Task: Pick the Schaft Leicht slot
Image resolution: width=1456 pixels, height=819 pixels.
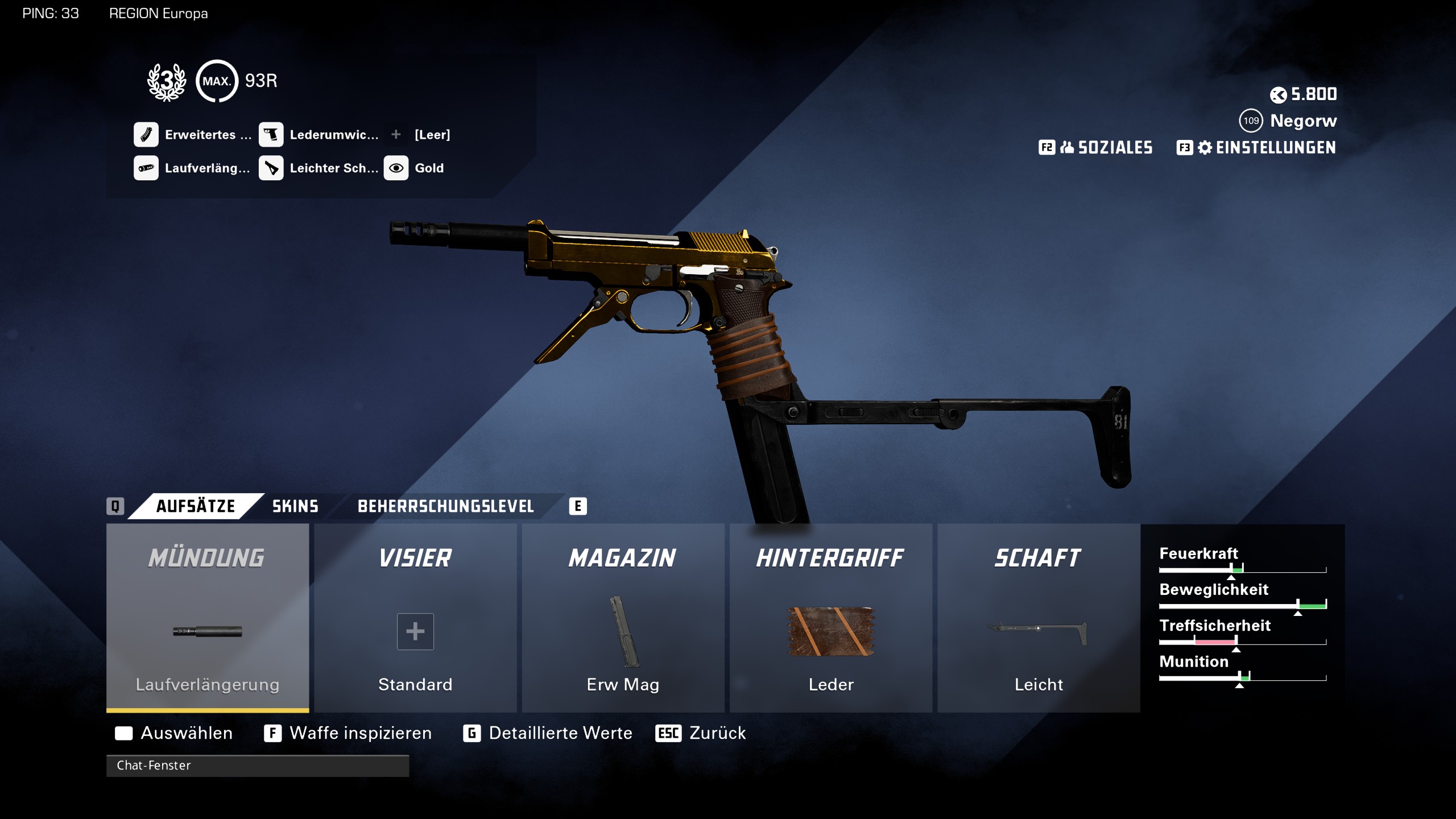Action: (x=1039, y=618)
